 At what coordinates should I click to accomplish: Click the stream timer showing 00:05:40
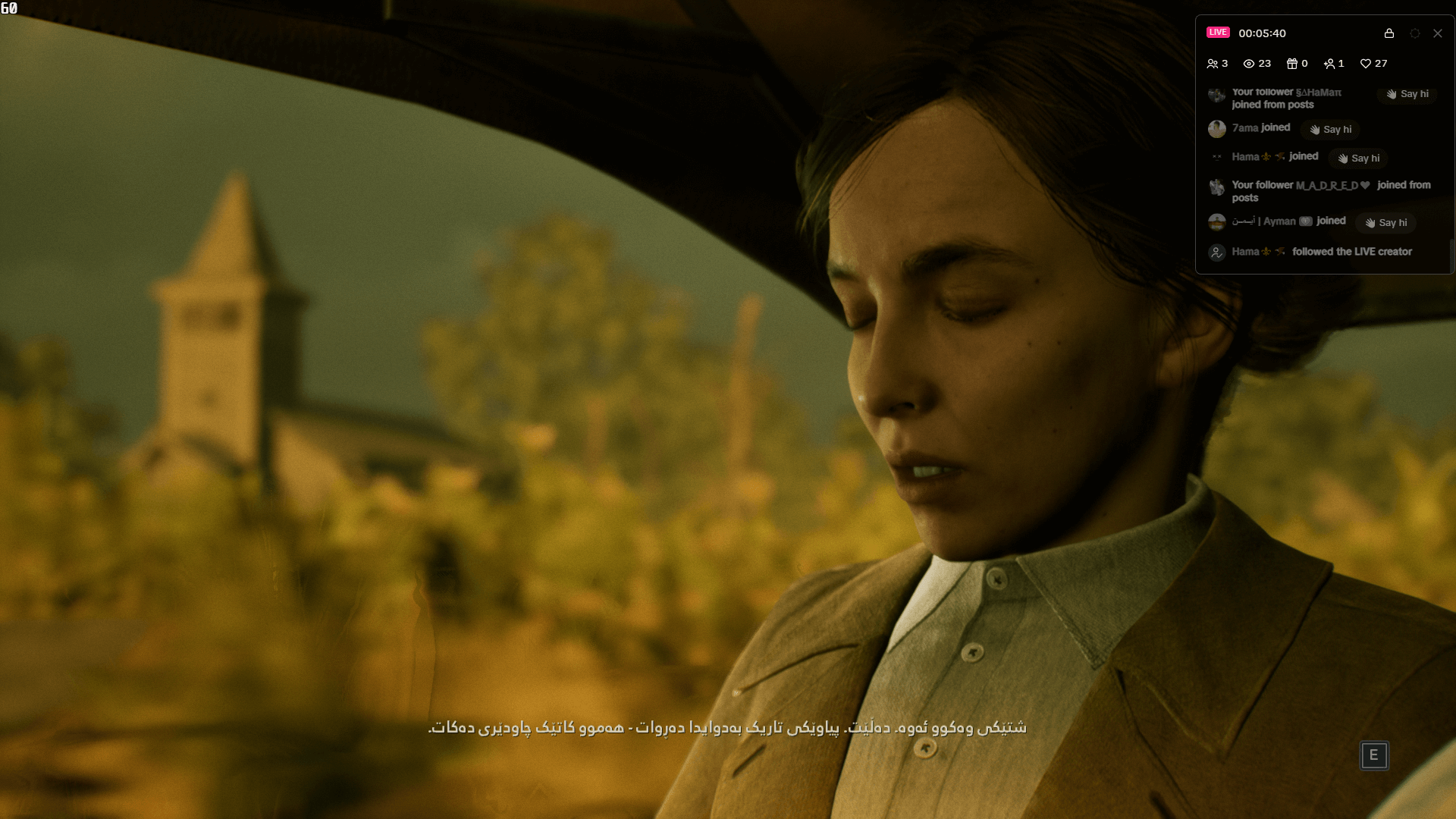(1261, 33)
